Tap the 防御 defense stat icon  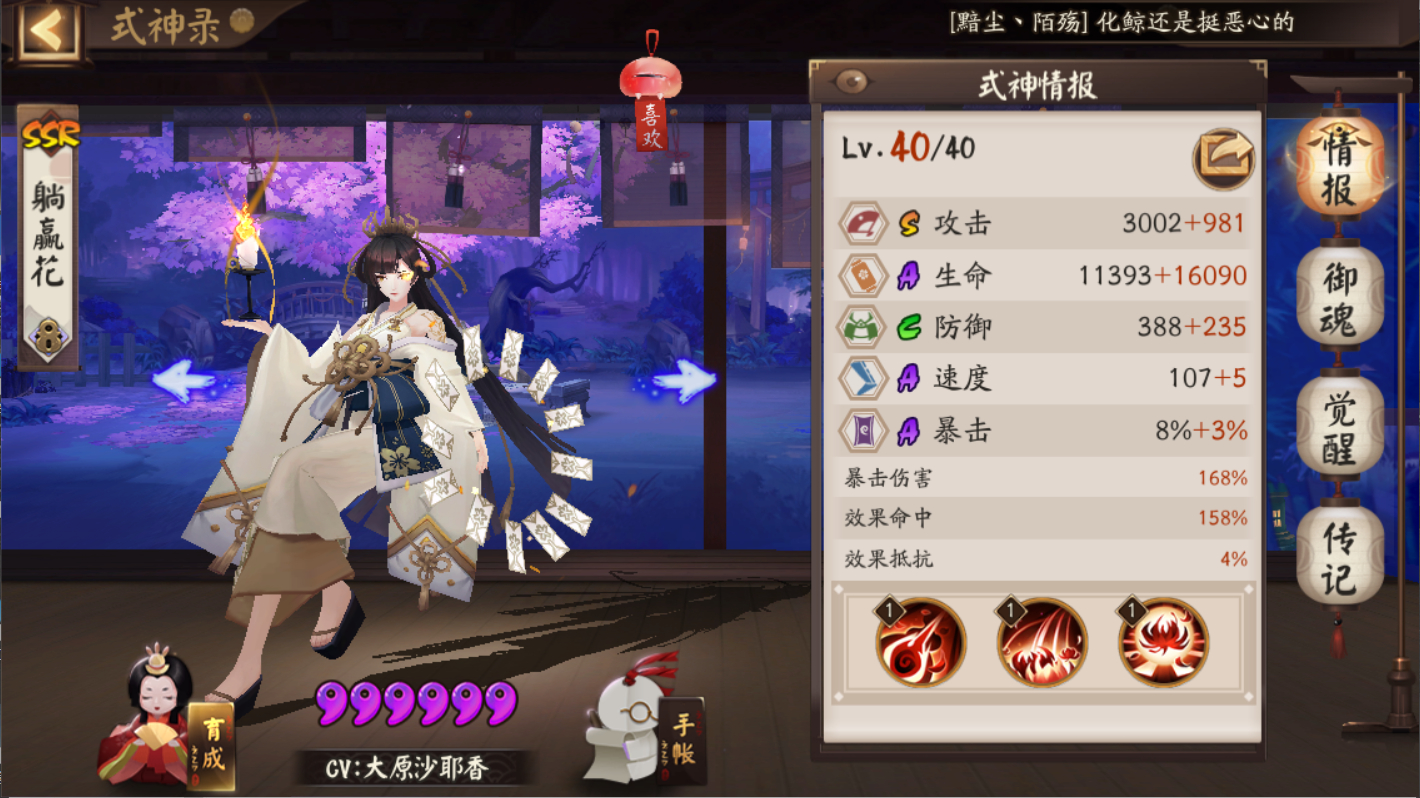862,327
